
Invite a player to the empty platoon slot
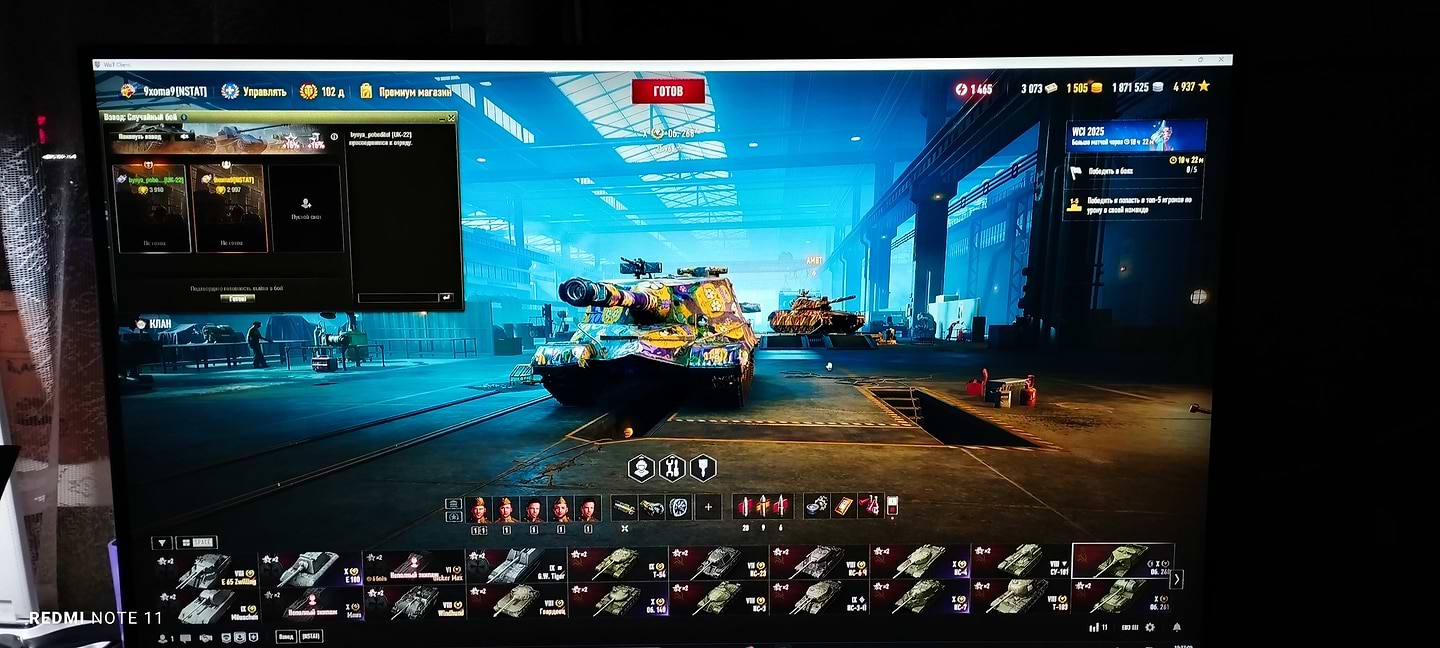[306, 208]
